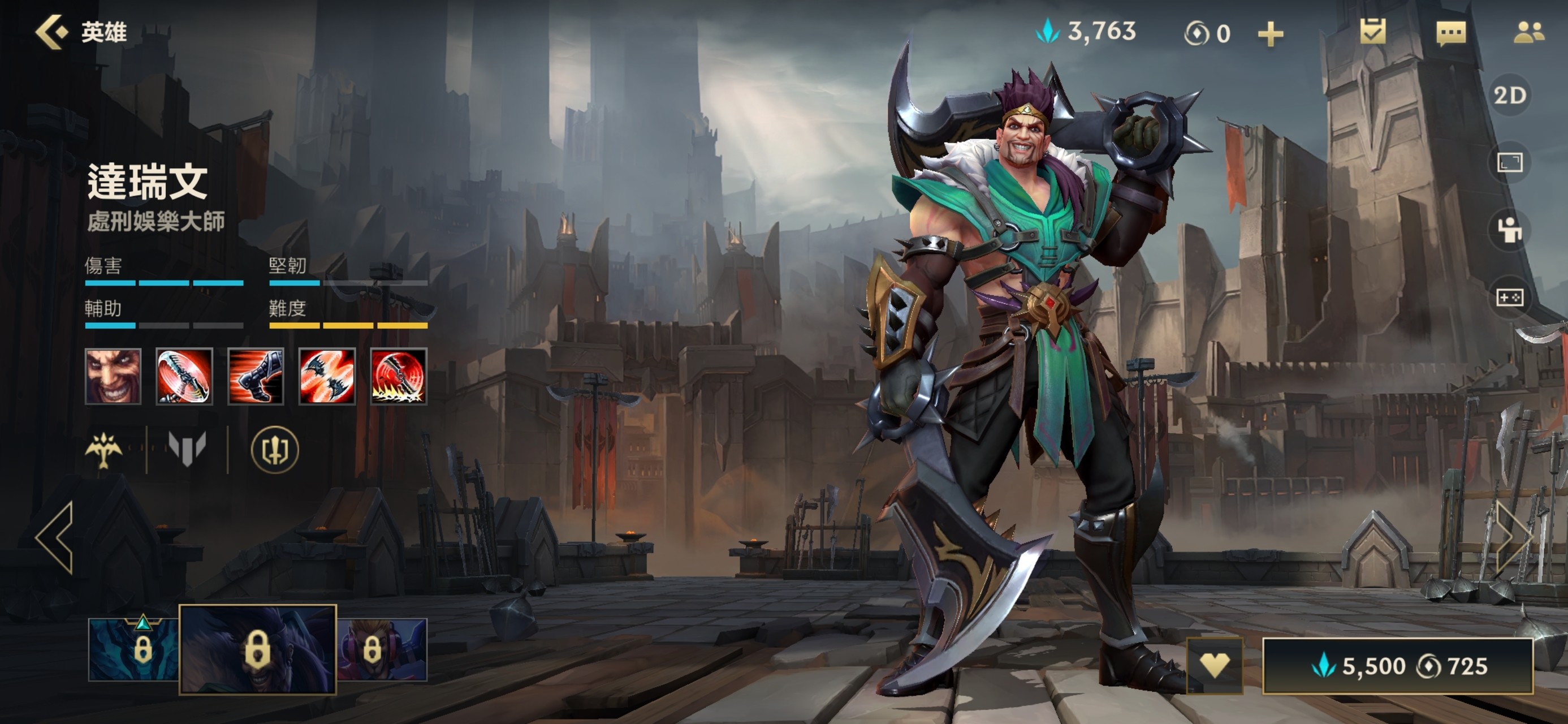The height and width of the screenshot is (724, 1568).
Task: Select the locked blue skin thumbnail
Action: click(x=134, y=649)
